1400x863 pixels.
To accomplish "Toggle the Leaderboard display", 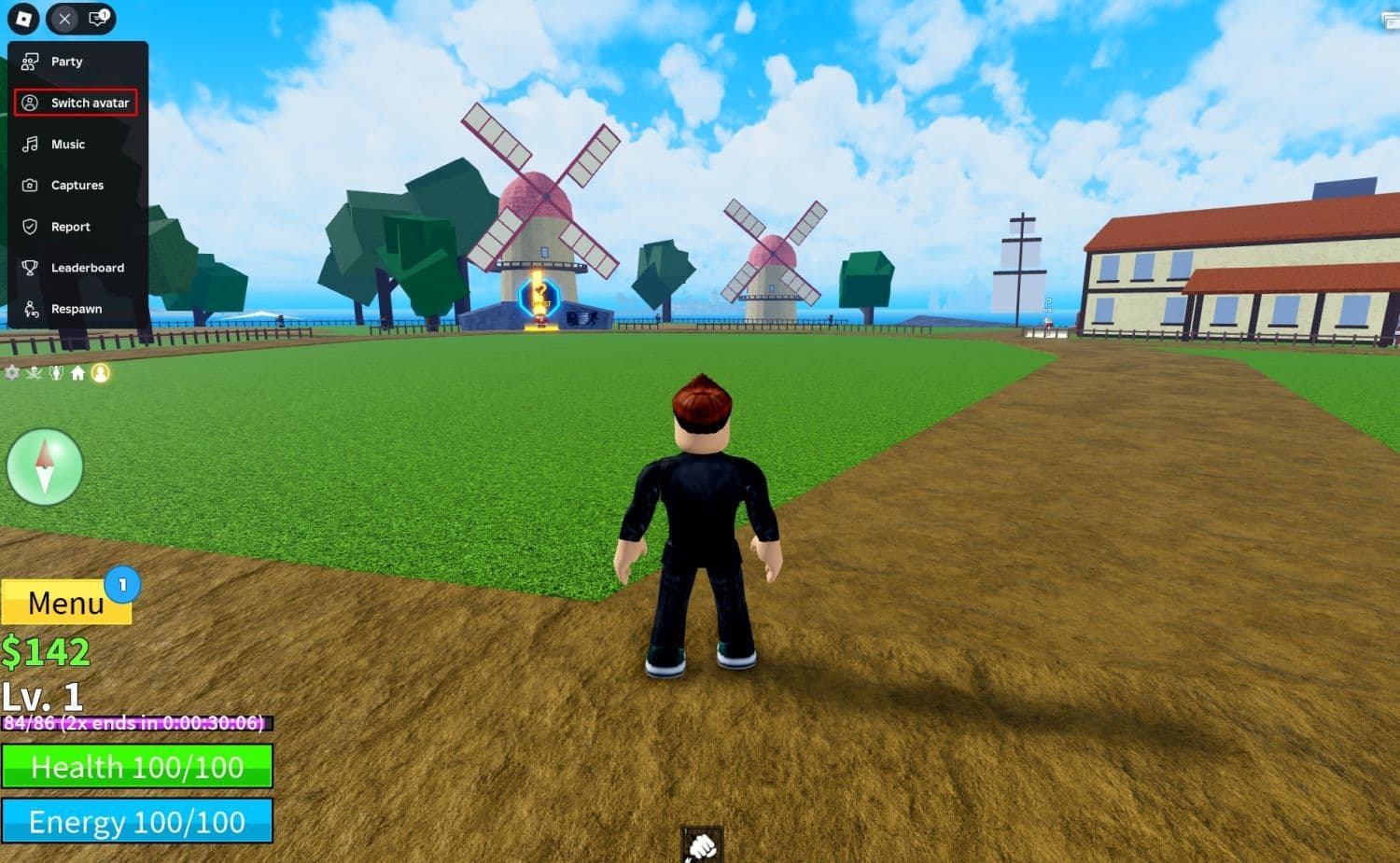I will click(x=88, y=268).
